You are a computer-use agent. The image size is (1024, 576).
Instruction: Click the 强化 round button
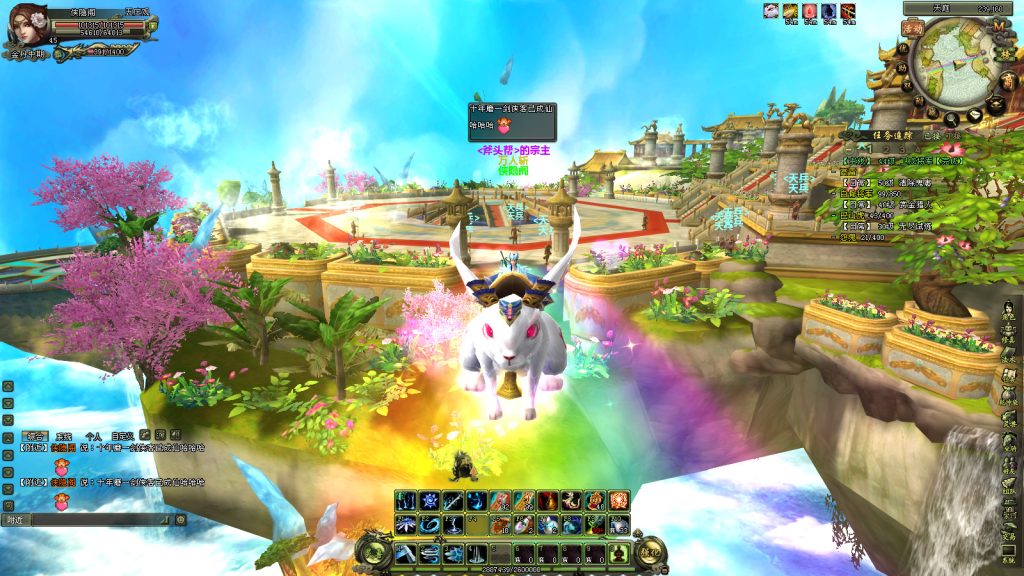pos(649,552)
